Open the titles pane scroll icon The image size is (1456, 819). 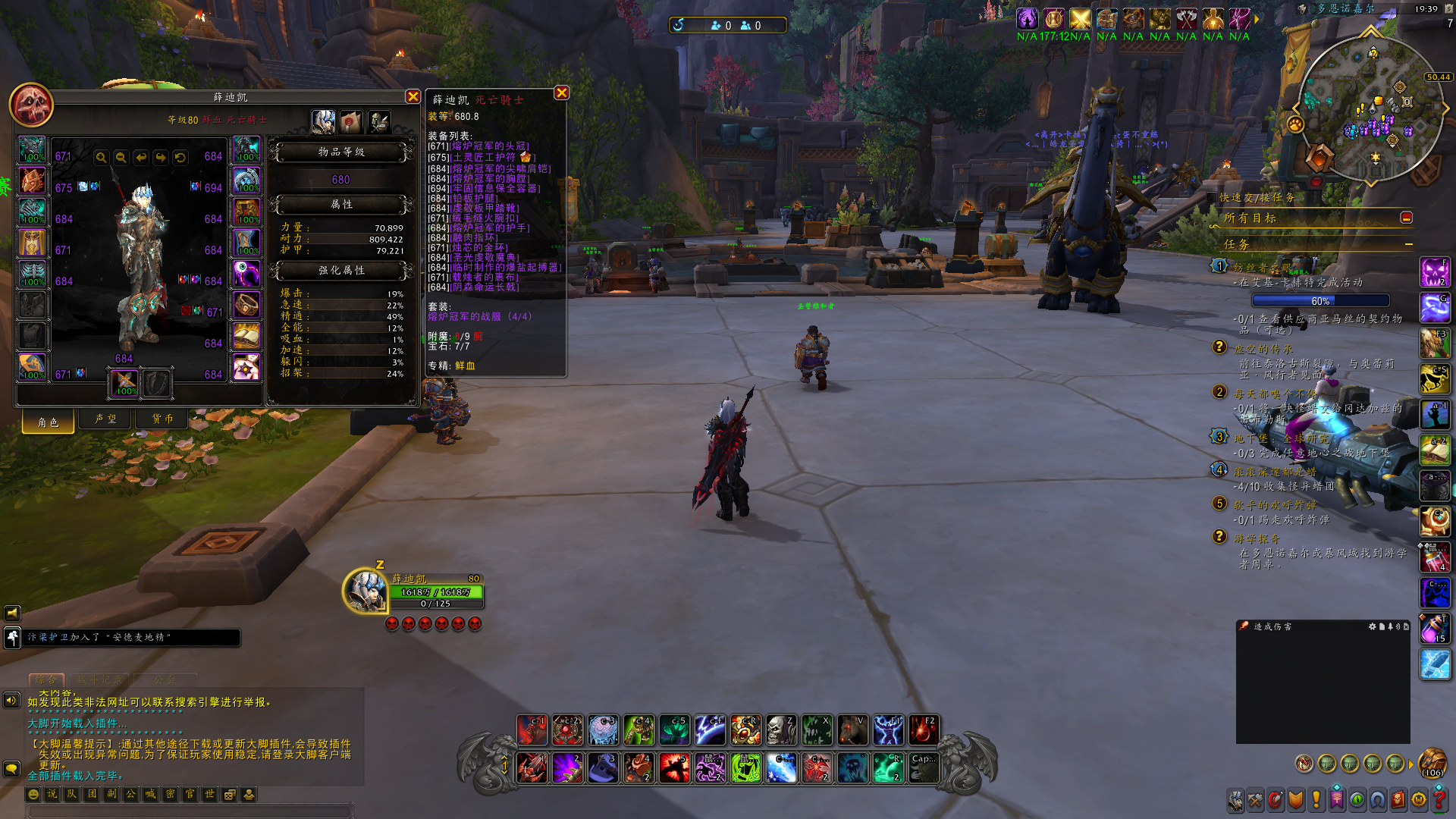tap(351, 121)
